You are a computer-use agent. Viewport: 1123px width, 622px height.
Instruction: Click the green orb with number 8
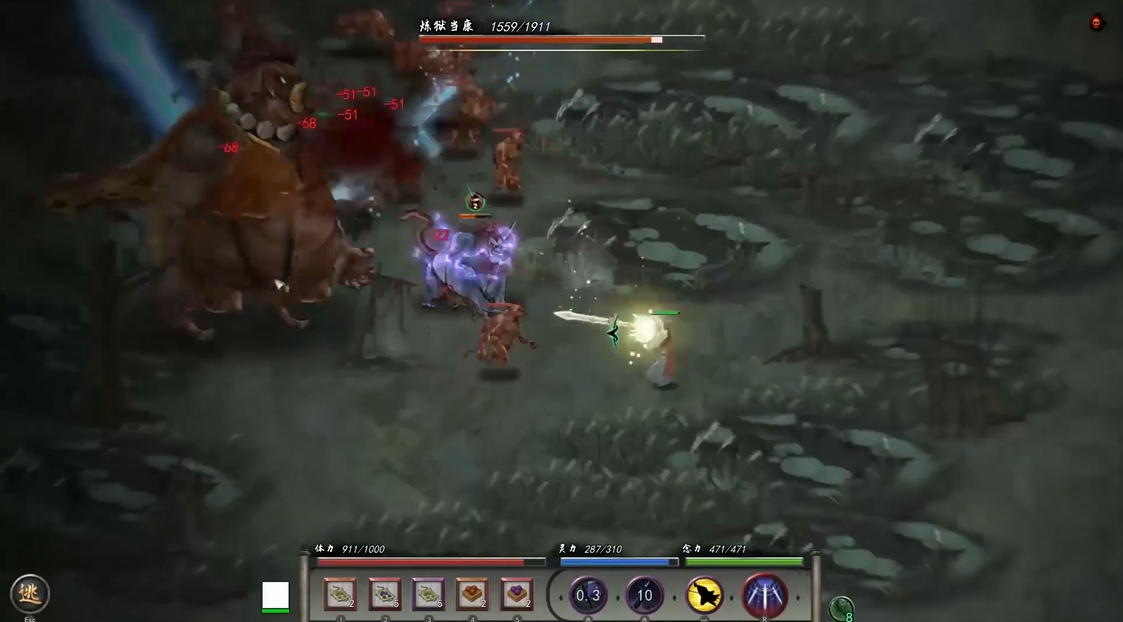click(842, 608)
